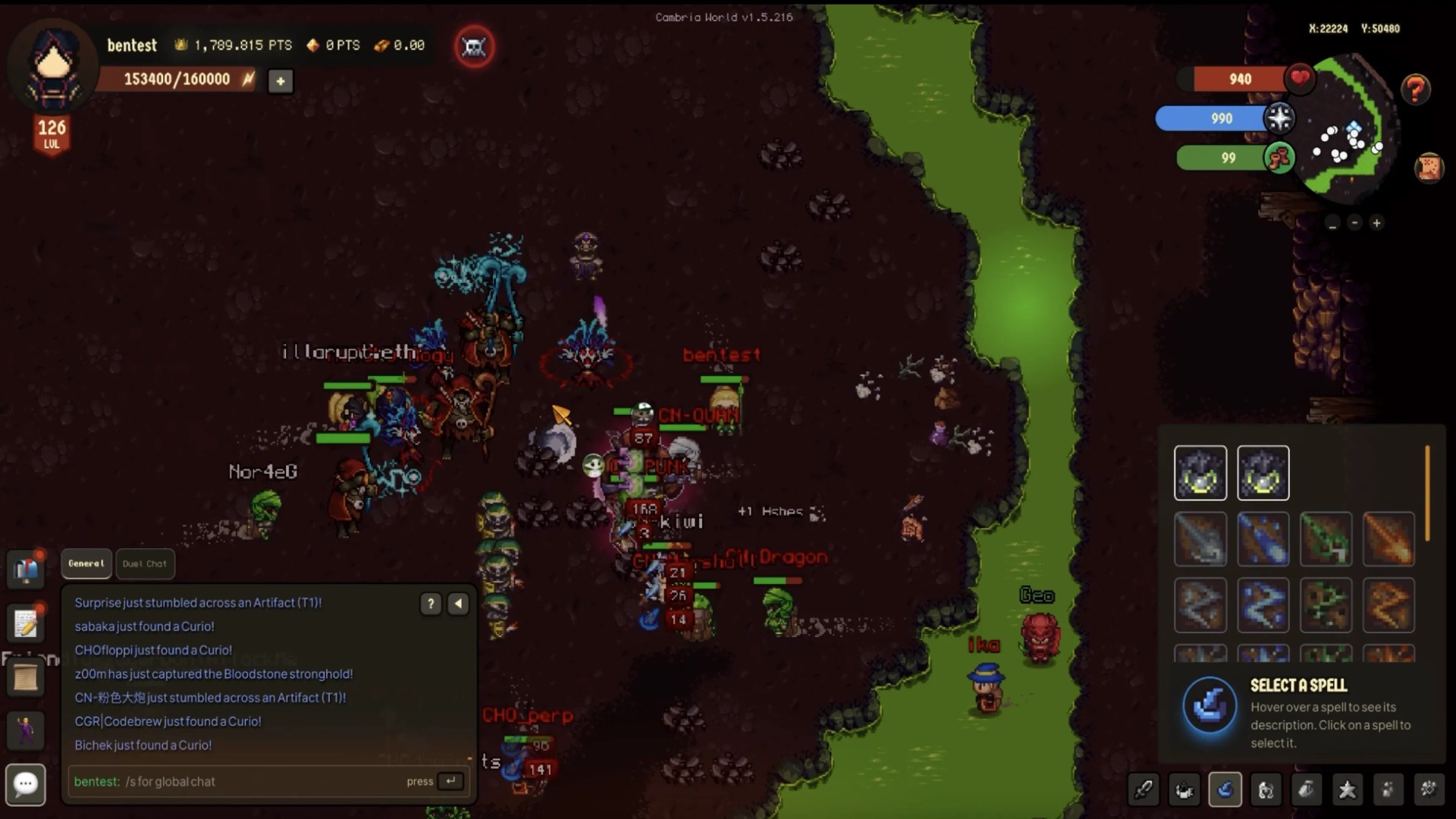
Task: Click the plus button beside the energy bar
Action: (281, 80)
